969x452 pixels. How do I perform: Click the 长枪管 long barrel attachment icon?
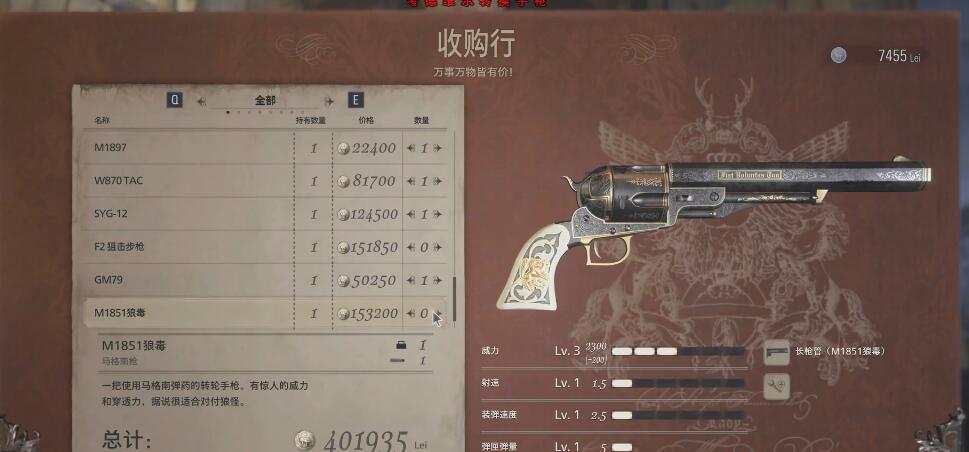click(x=776, y=352)
